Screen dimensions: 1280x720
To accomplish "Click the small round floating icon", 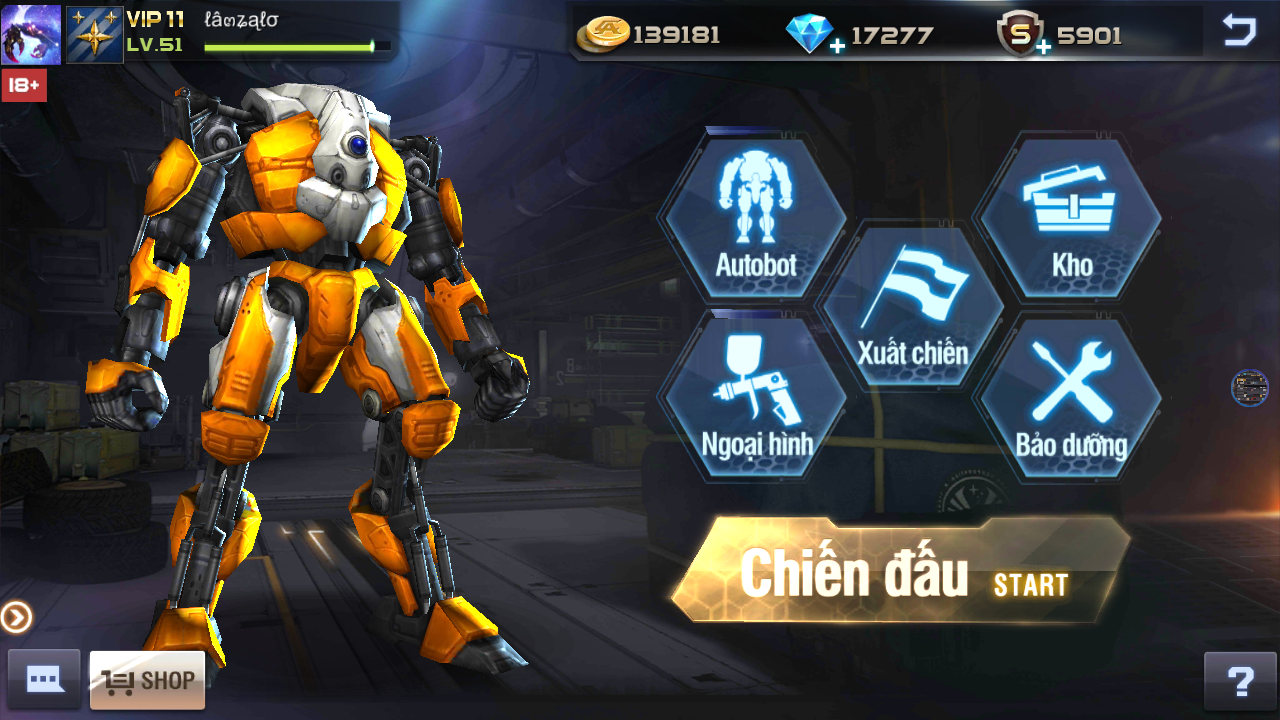I will 1249,388.
